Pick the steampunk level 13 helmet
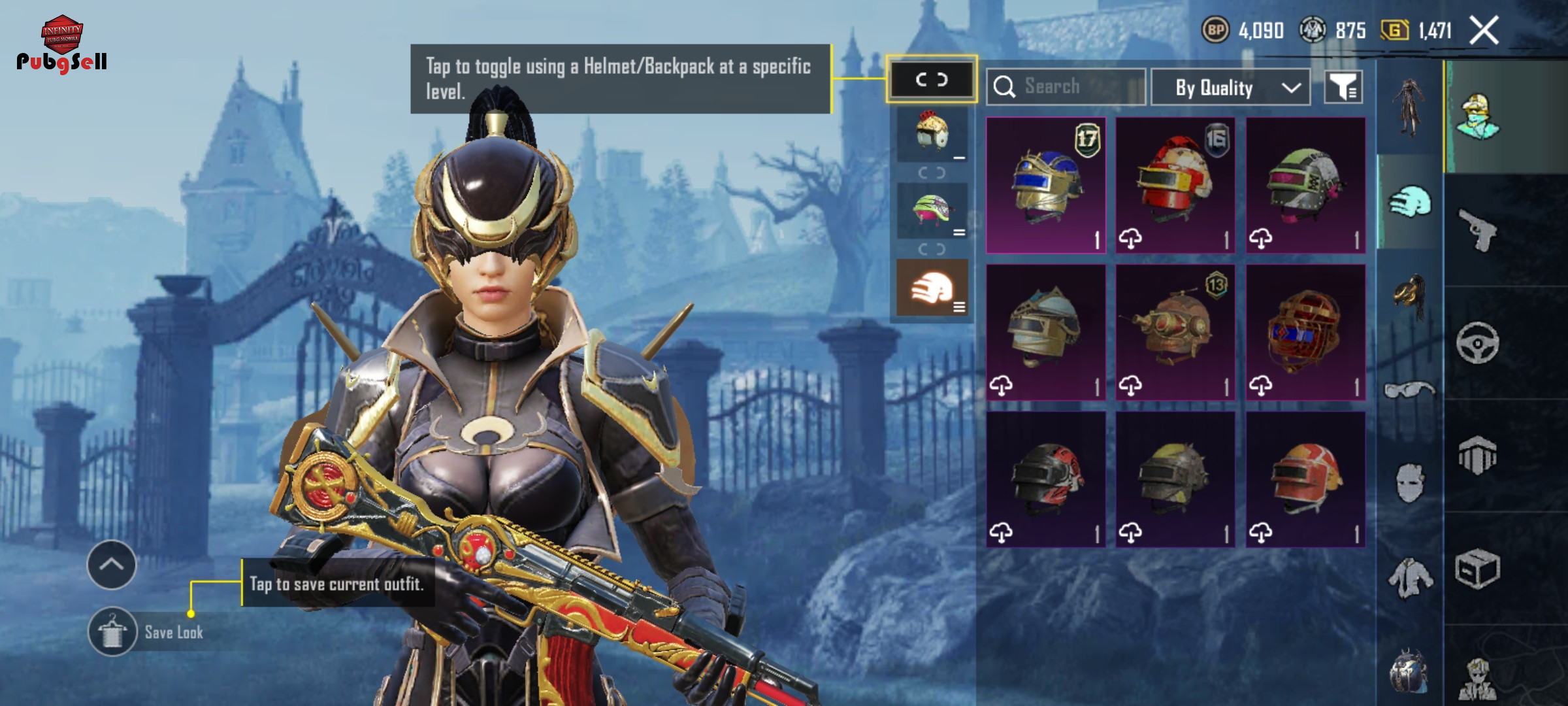 (x=1175, y=332)
